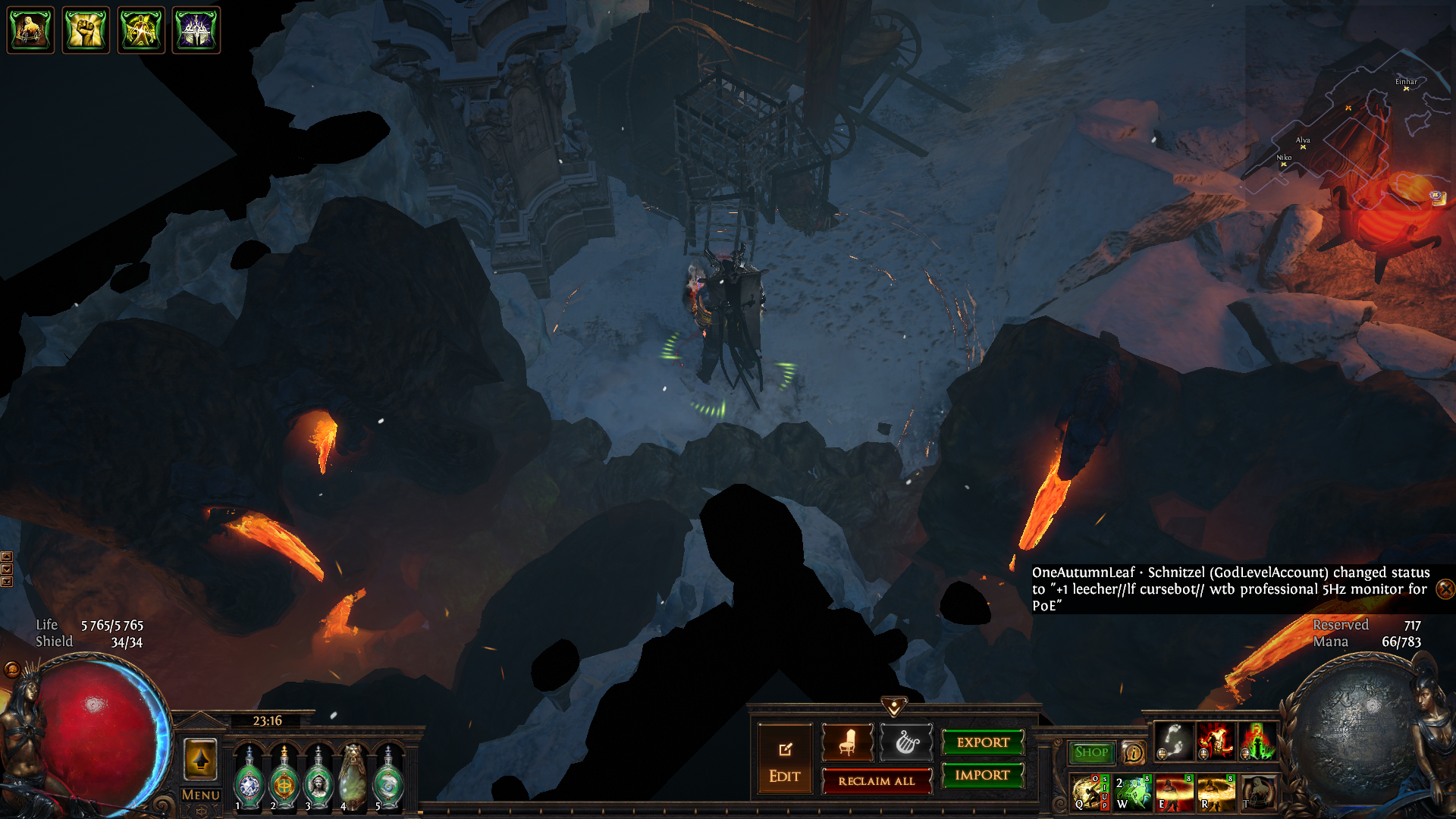Collapse the hideout panel with arrow tab
Viewport: 1456px width, 819px height.
pos(894,707)
